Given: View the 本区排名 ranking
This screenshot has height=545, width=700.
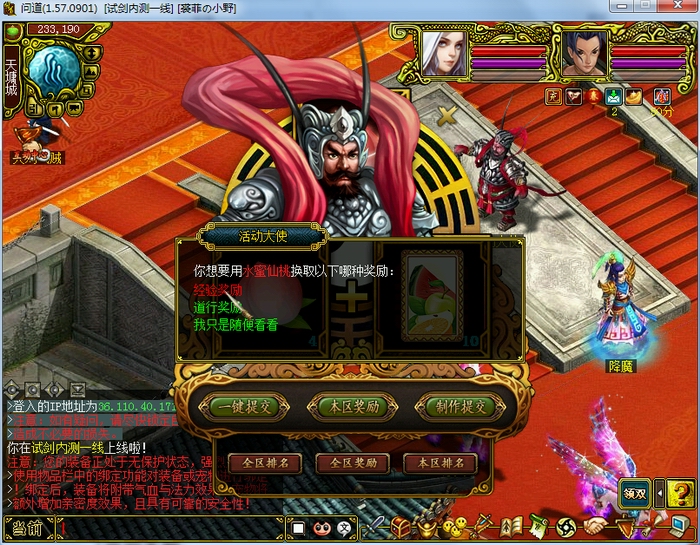Looking at the screenshot, I should click(x=440, y=464).
